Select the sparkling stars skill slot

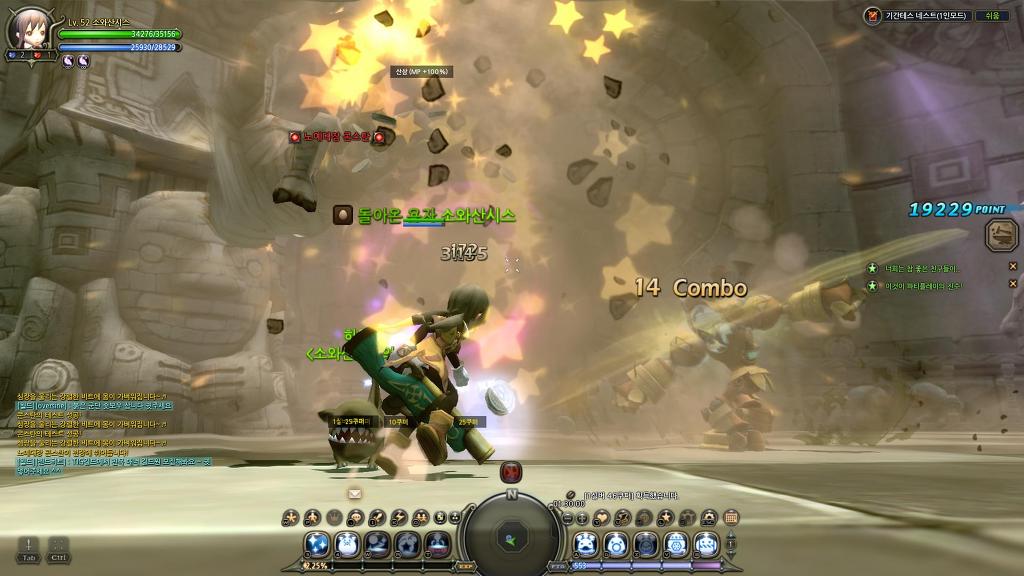[x=319, y=543]
